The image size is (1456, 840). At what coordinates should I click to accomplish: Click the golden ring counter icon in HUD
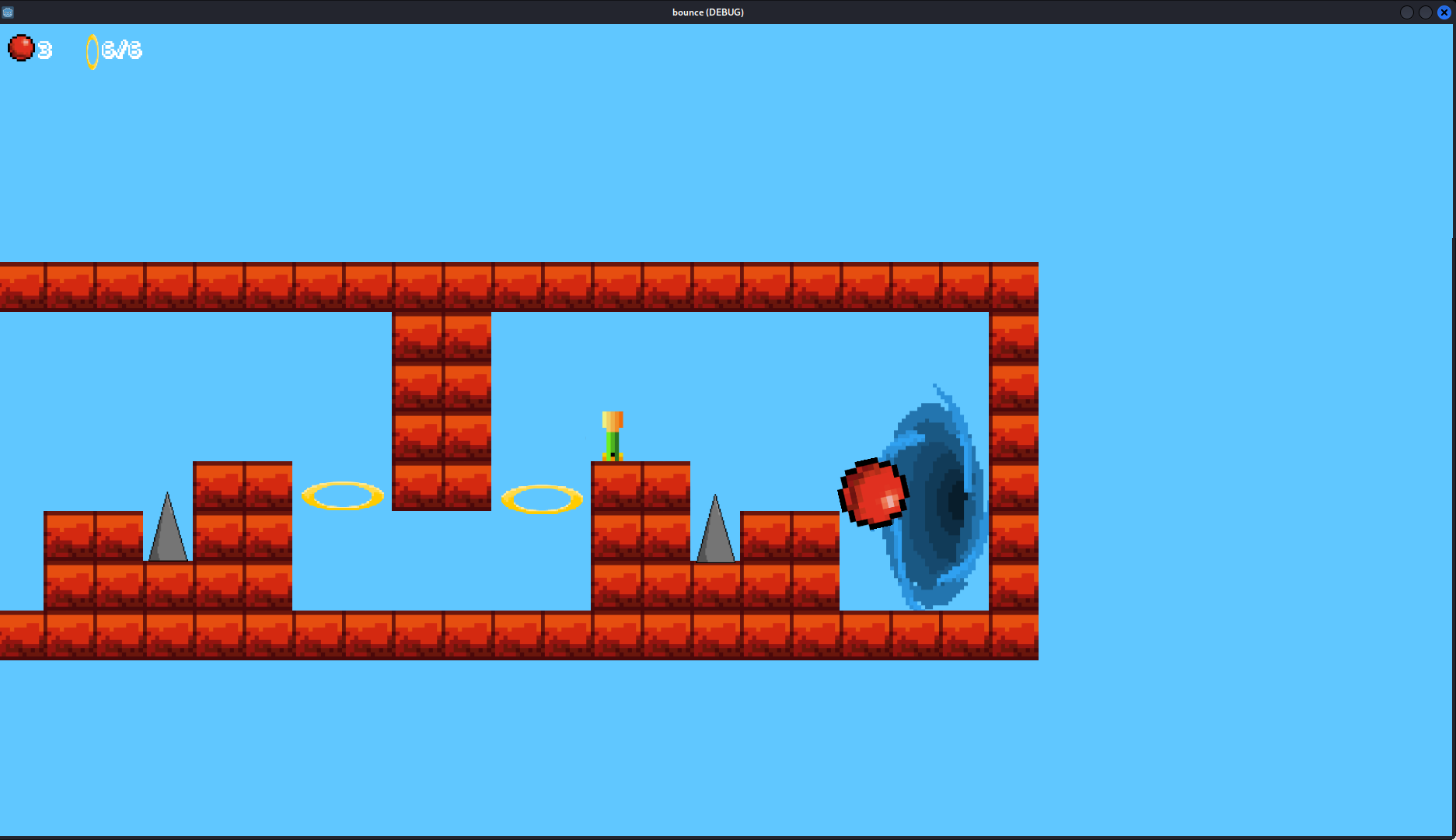pyautogui.click(x=93, y=51)
